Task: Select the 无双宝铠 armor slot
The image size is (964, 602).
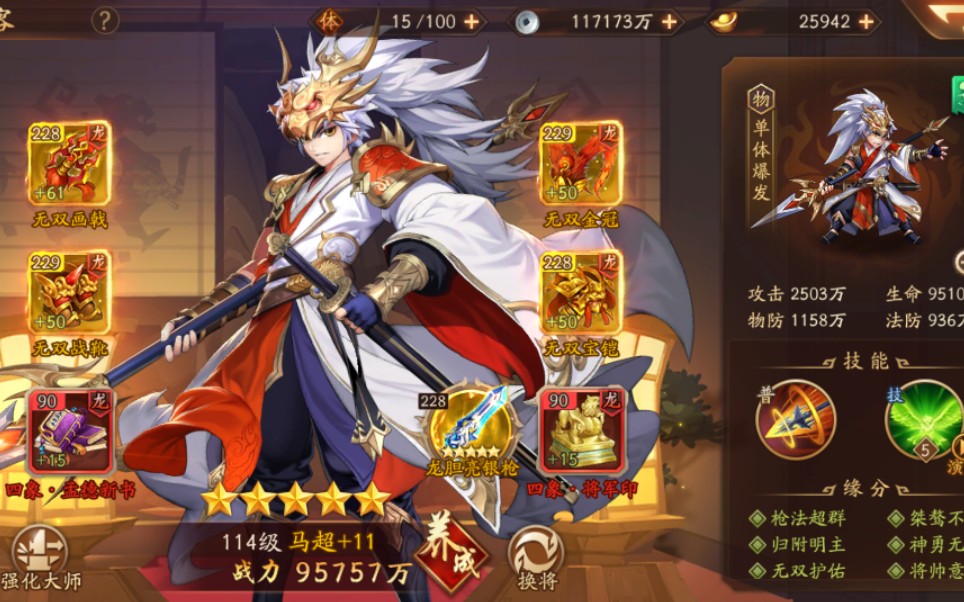Action: (x=580, y=292)
